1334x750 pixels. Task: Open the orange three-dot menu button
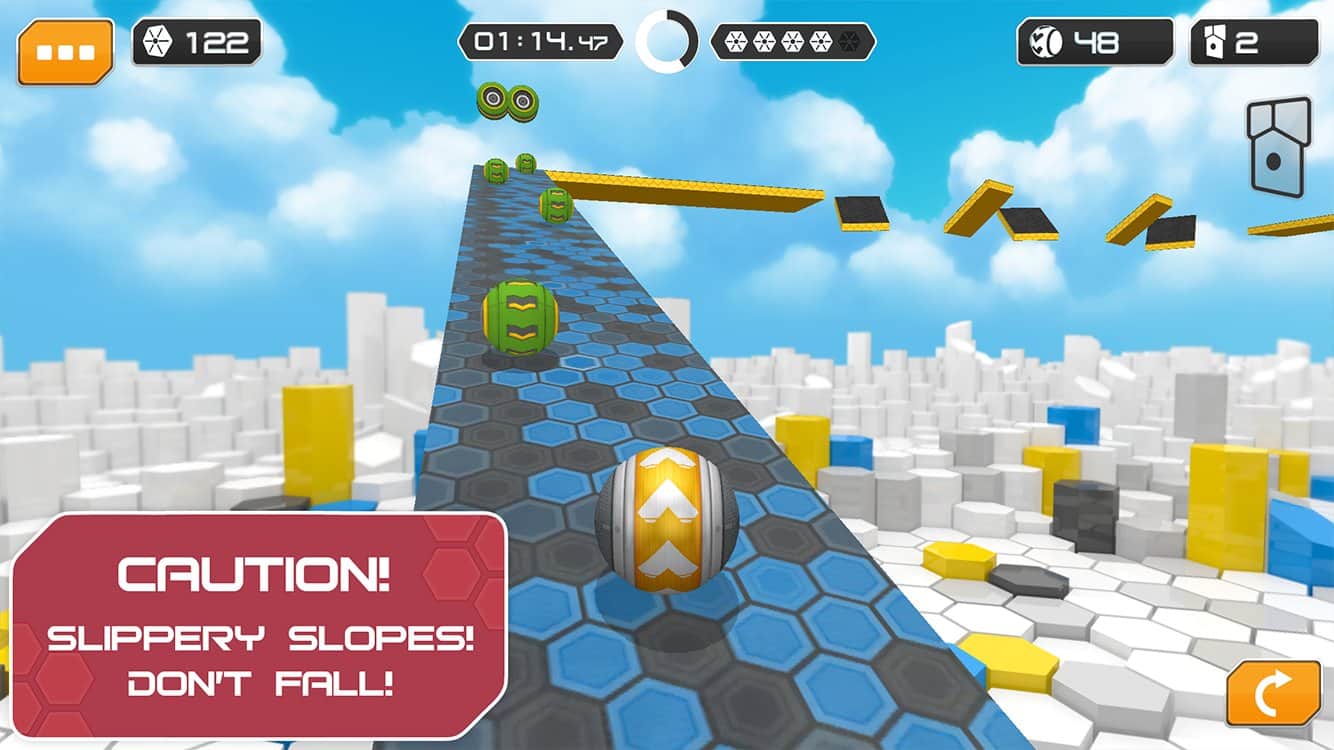click(65, 50)
